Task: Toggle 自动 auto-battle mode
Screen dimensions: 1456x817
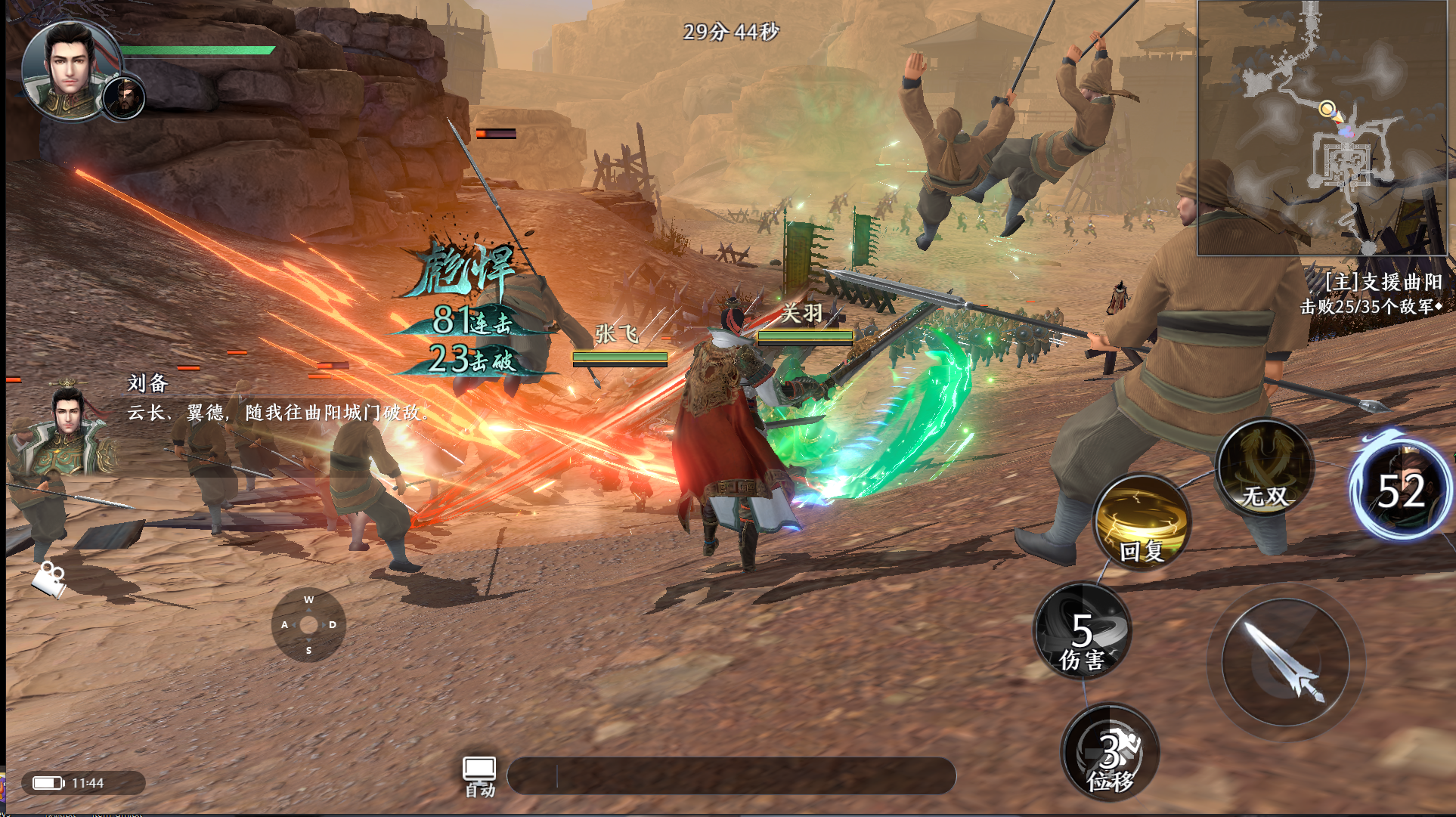Action: pyautogui.click(x=479, y=776)
